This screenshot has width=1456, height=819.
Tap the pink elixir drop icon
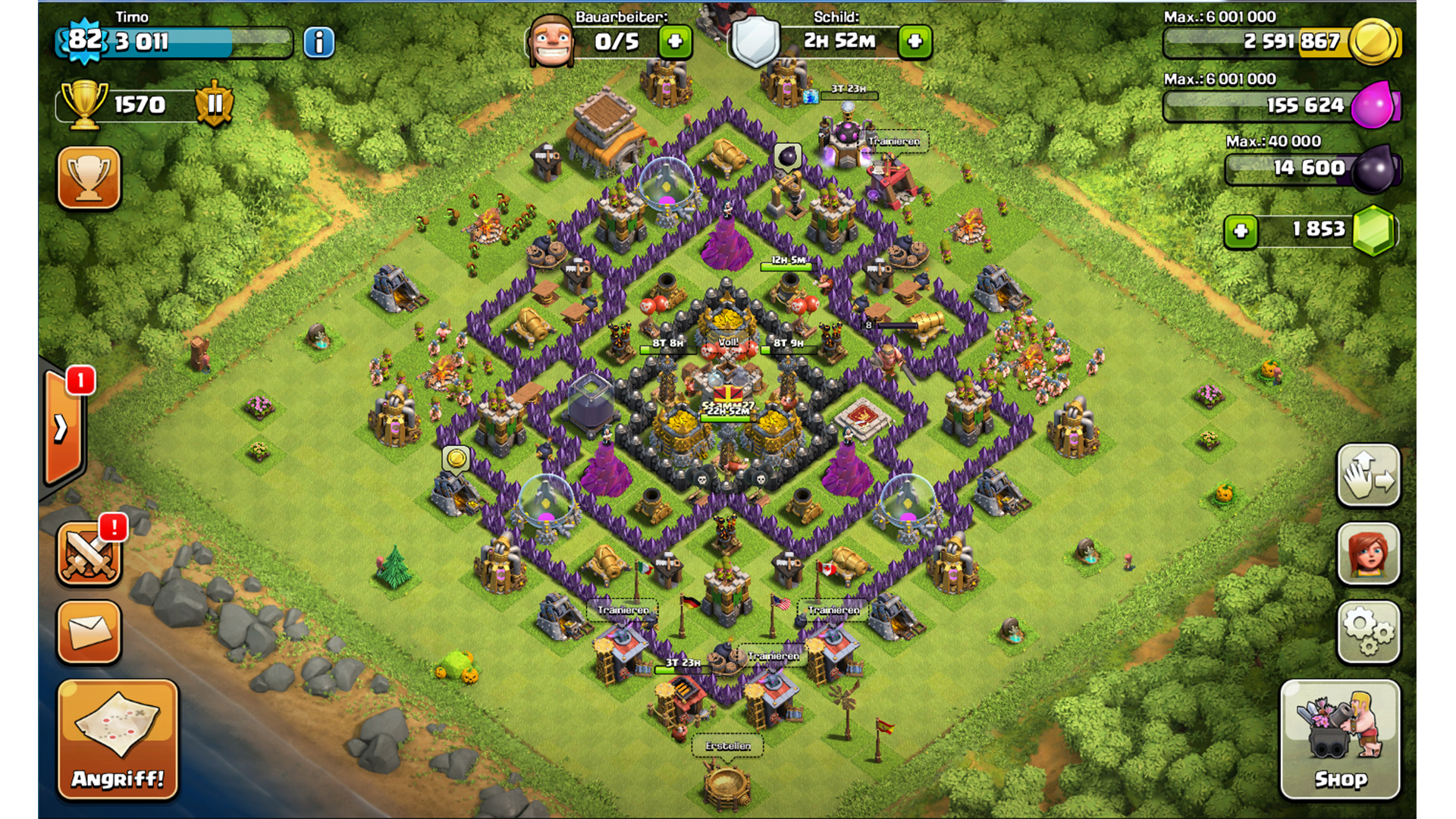[x=1373, y=105]
